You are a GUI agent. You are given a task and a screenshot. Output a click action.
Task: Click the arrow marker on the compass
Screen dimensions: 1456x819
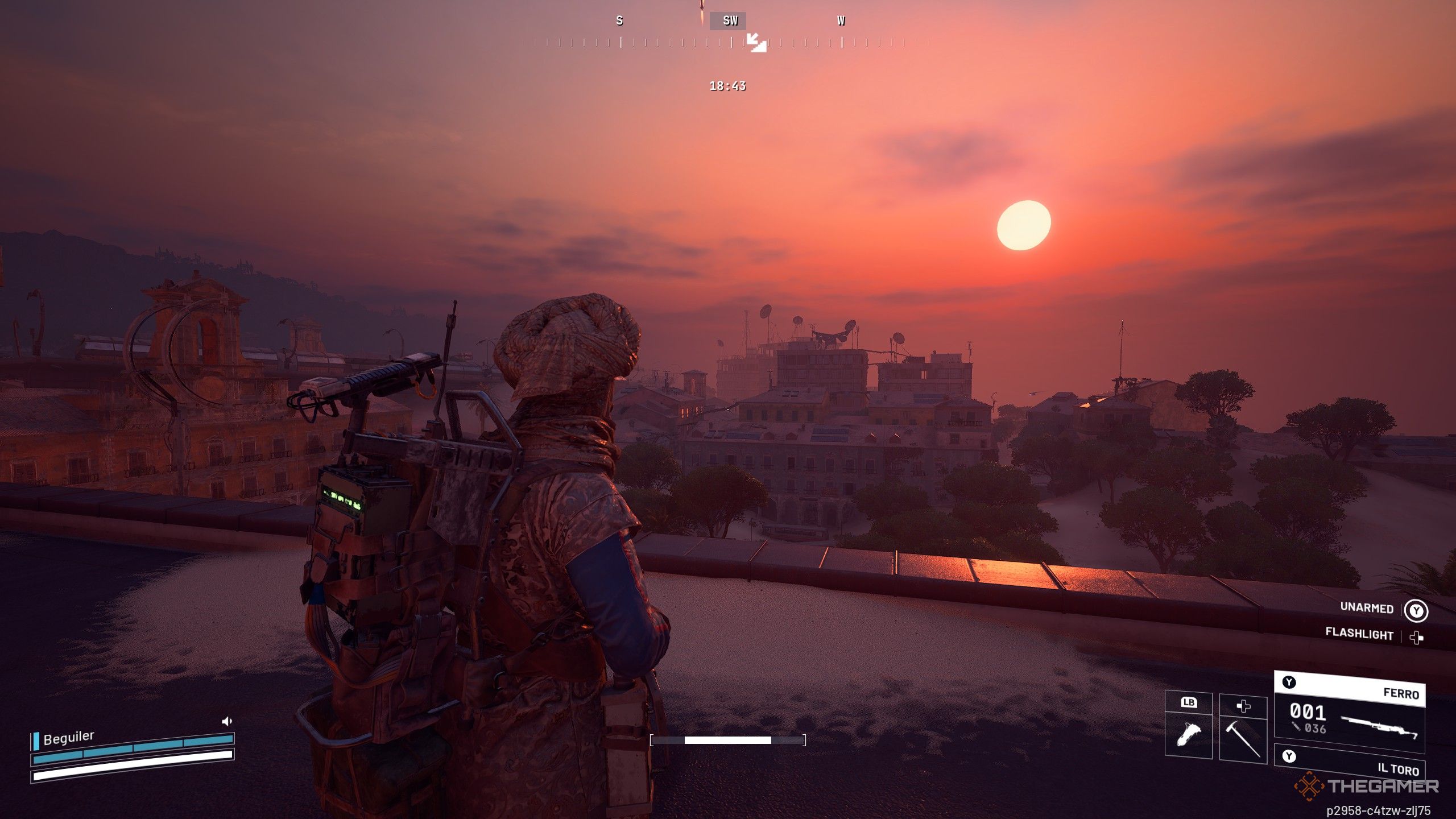pyautogui.click(x=756, y=42)
